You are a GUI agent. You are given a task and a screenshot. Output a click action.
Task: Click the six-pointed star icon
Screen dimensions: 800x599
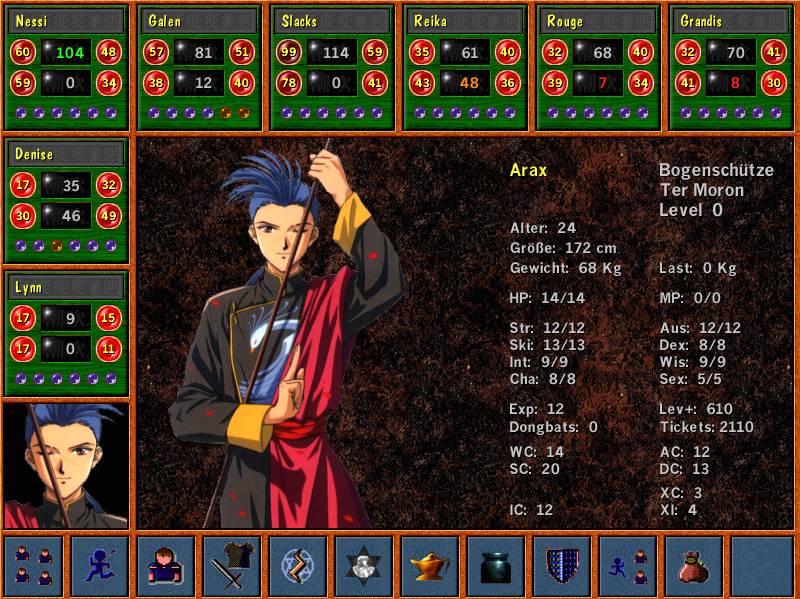point(364,566)
